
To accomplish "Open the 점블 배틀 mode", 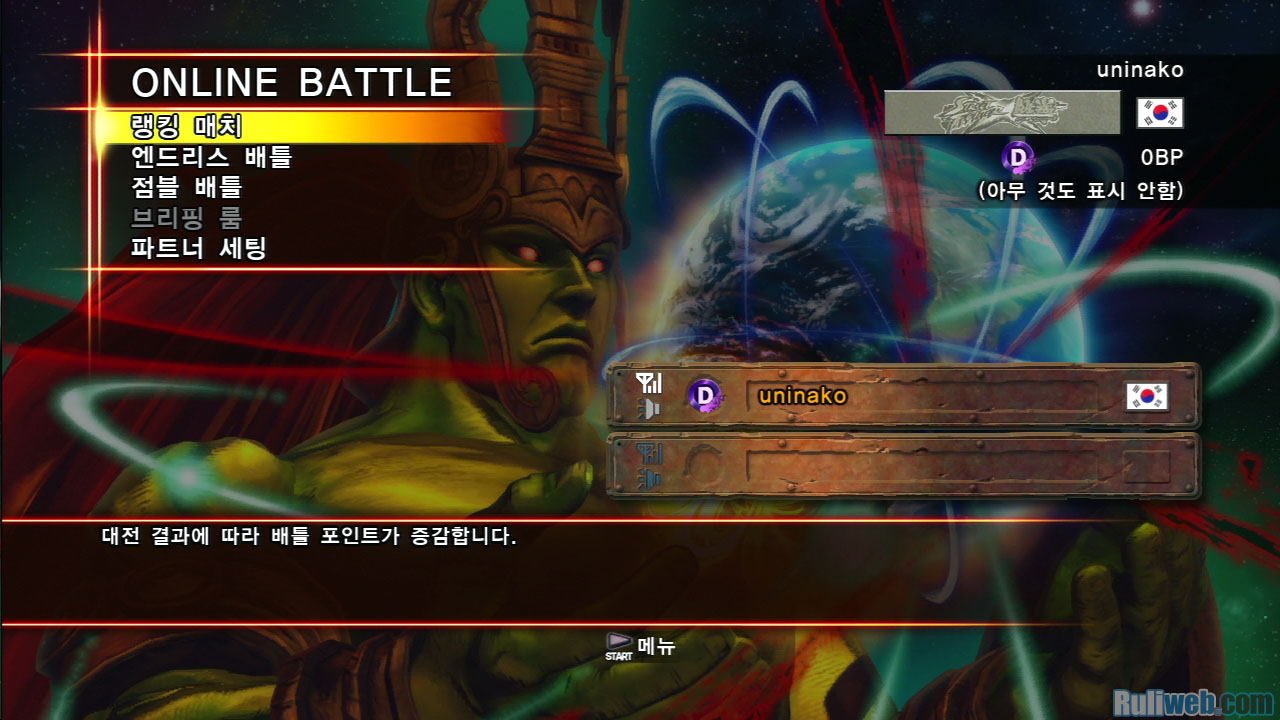I will pyautogui.click(x=187, y=187).
